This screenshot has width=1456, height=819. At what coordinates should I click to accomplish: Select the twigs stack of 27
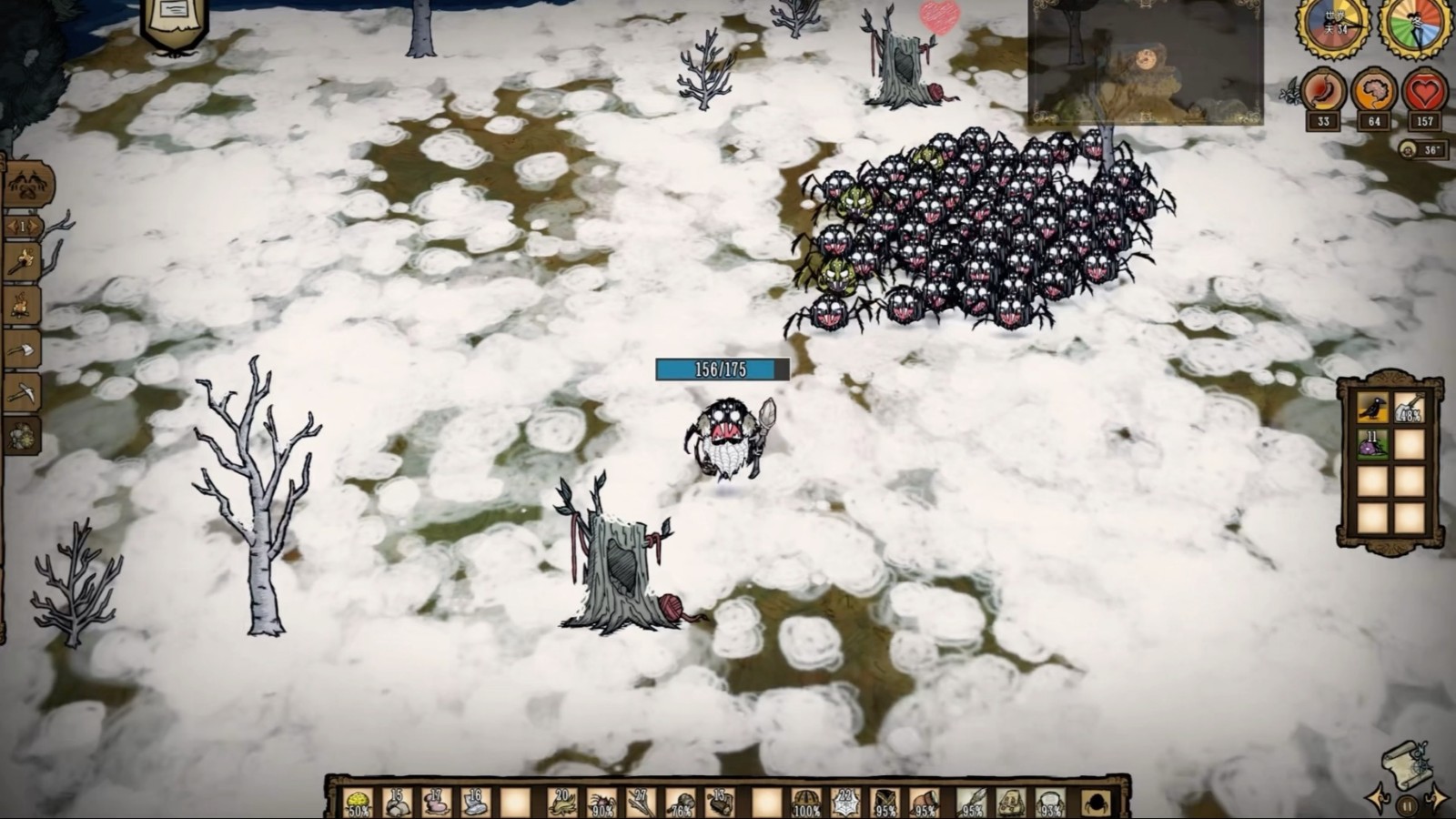641,803
